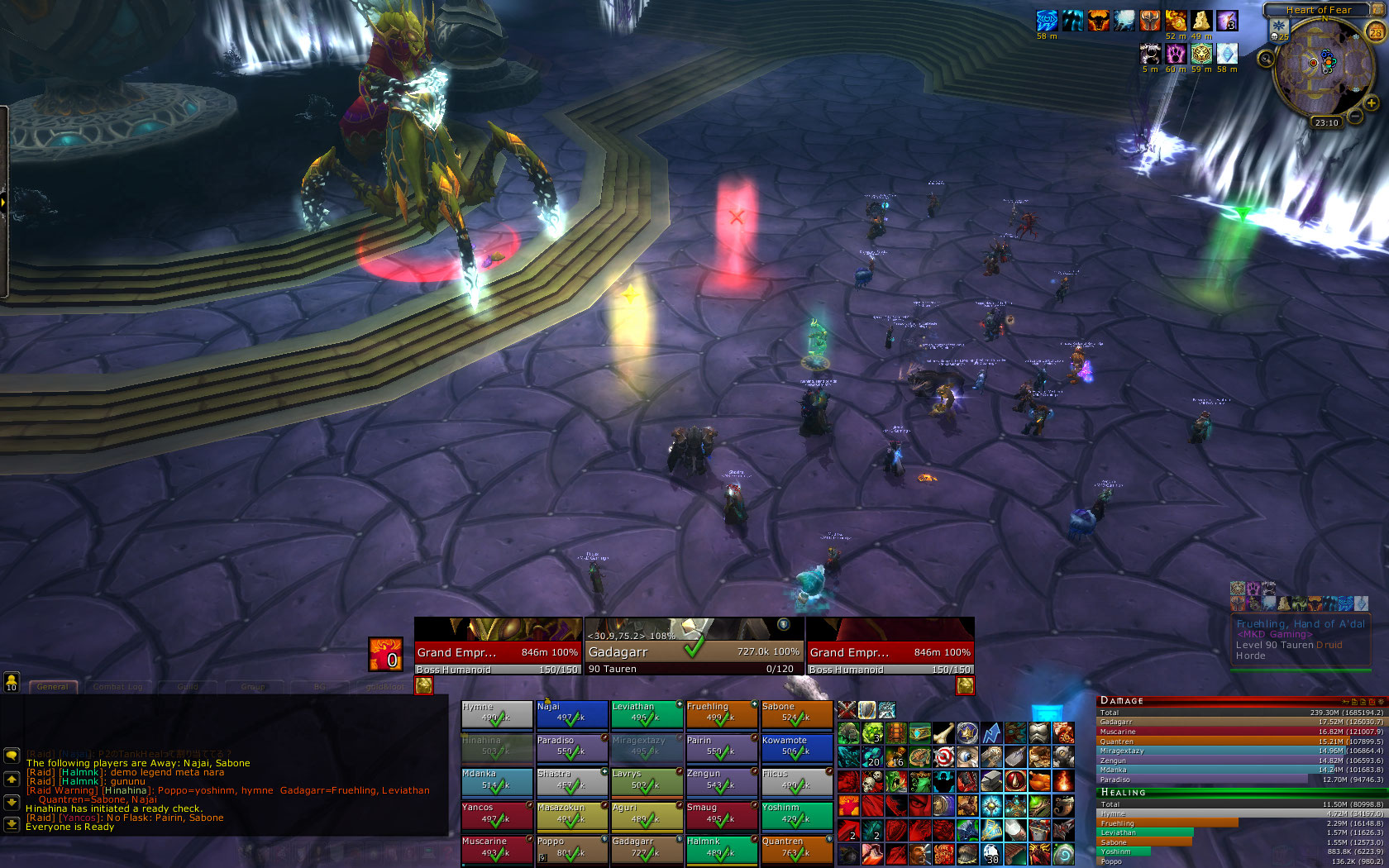
Task: Switch to the Combat Log chat tab
Action: click(117, 687)
